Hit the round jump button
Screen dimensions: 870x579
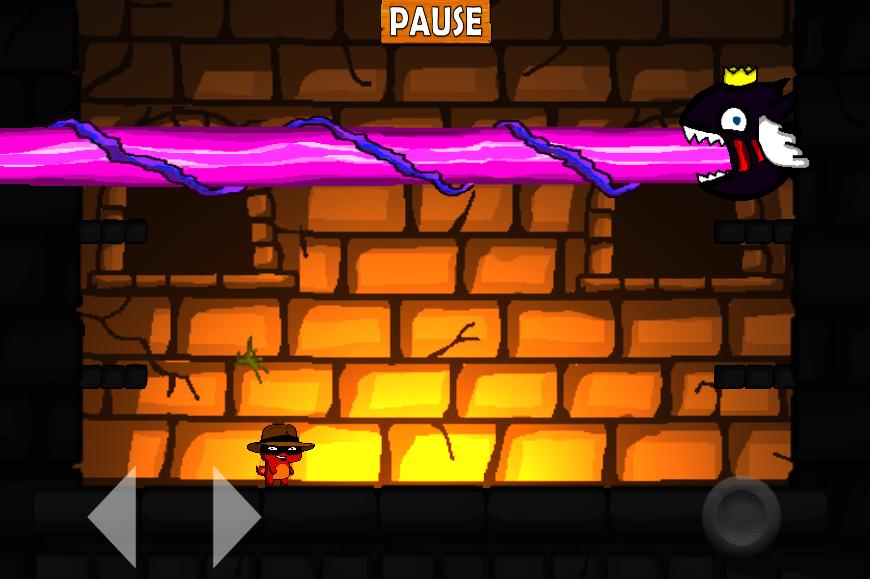[x=740, y=515]
